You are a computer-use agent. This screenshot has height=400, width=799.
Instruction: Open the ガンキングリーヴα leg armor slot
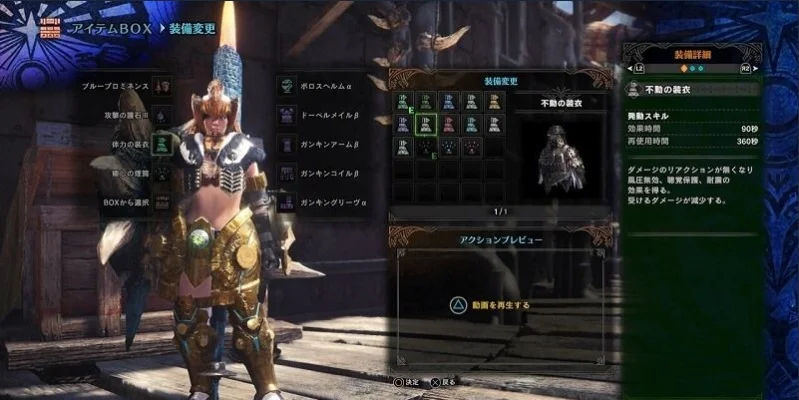(x=286, y=202)
